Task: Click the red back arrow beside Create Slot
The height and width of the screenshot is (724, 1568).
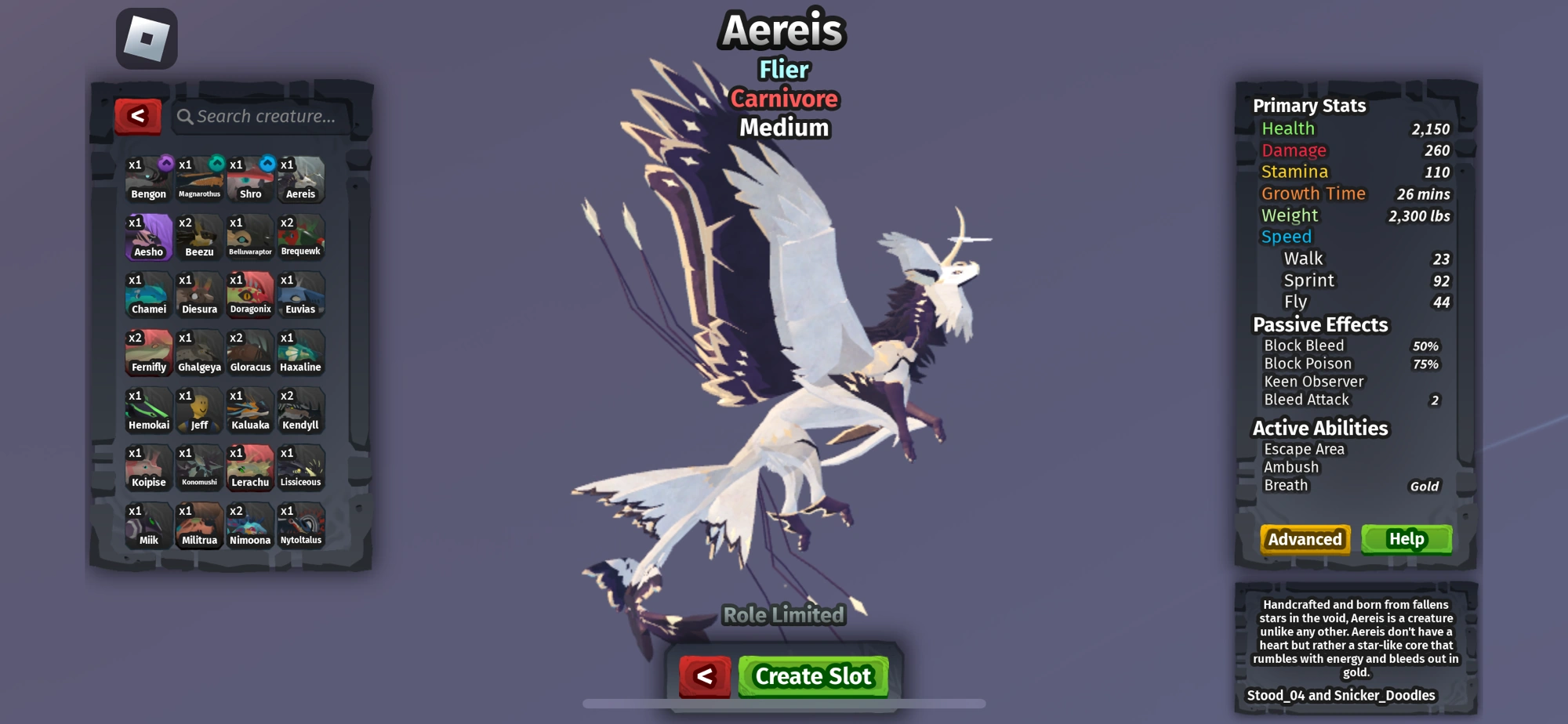Action: tap(704, 675)
